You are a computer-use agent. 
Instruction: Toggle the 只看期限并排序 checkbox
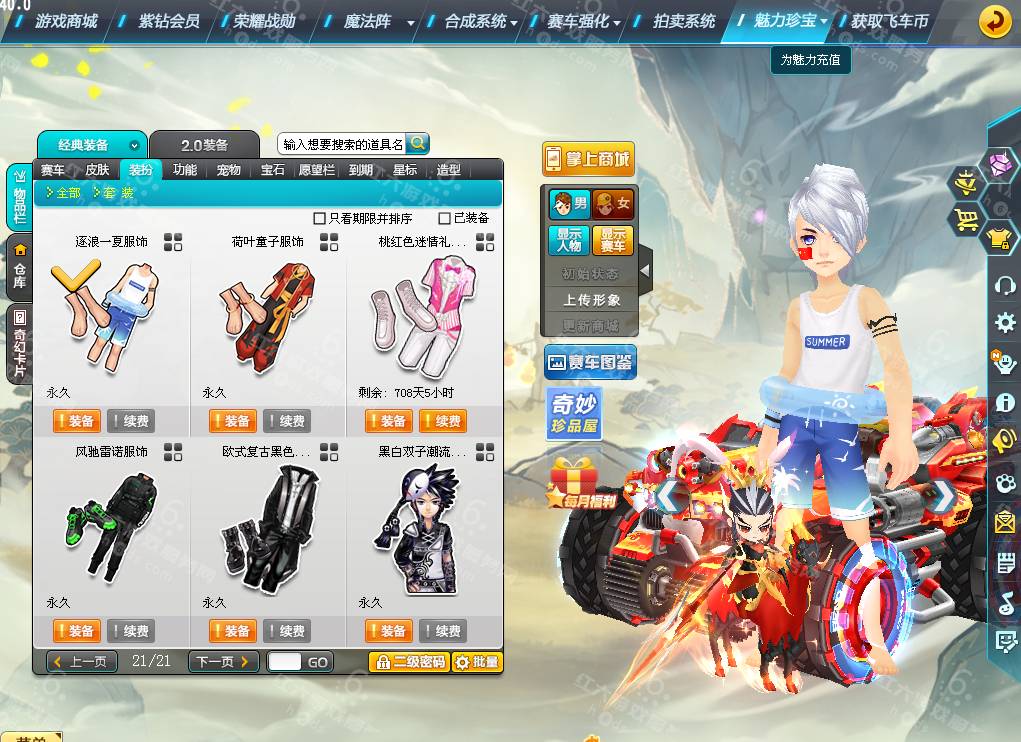coord(320,218)
